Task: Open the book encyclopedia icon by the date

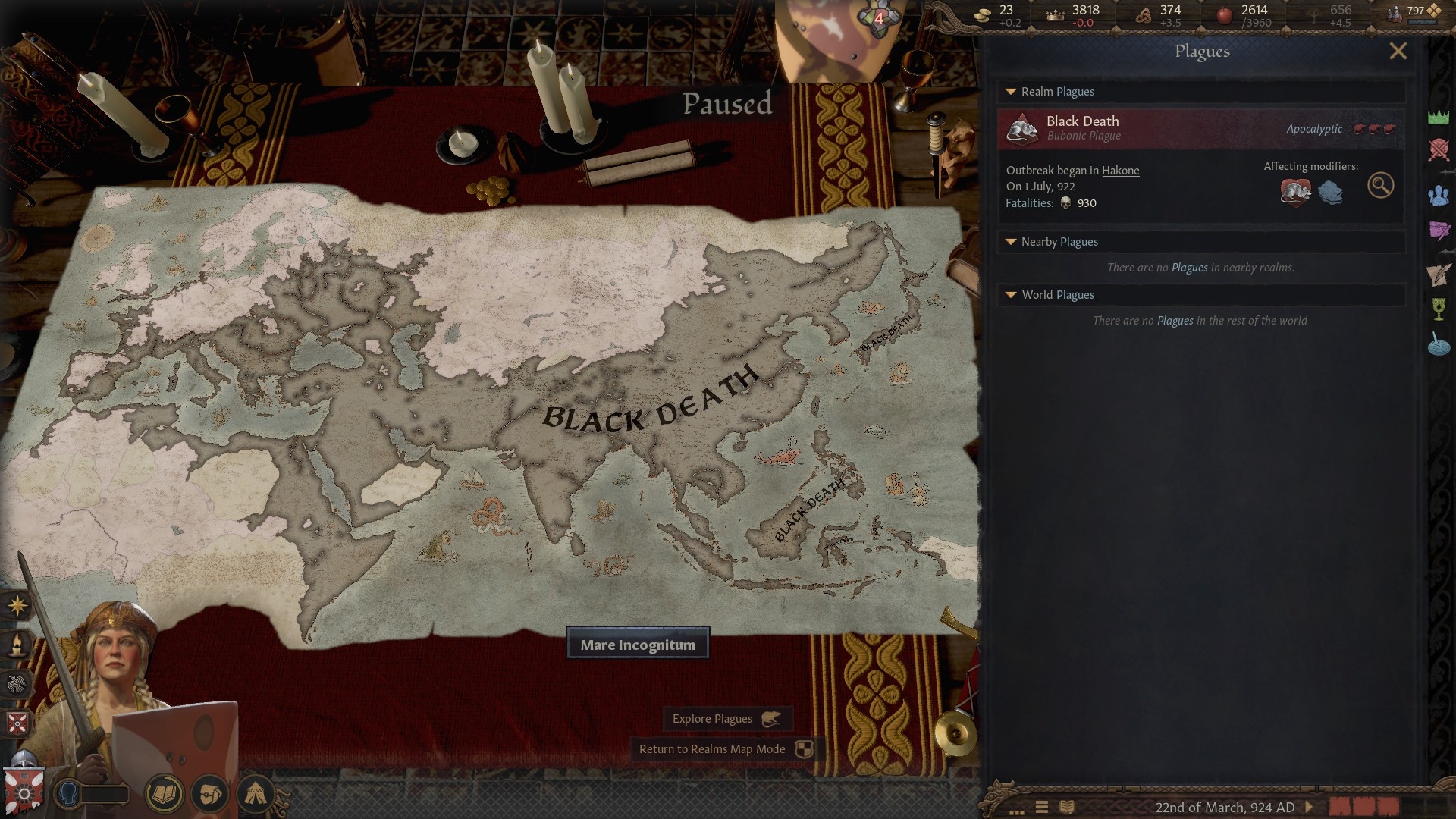Action: 1067,808
